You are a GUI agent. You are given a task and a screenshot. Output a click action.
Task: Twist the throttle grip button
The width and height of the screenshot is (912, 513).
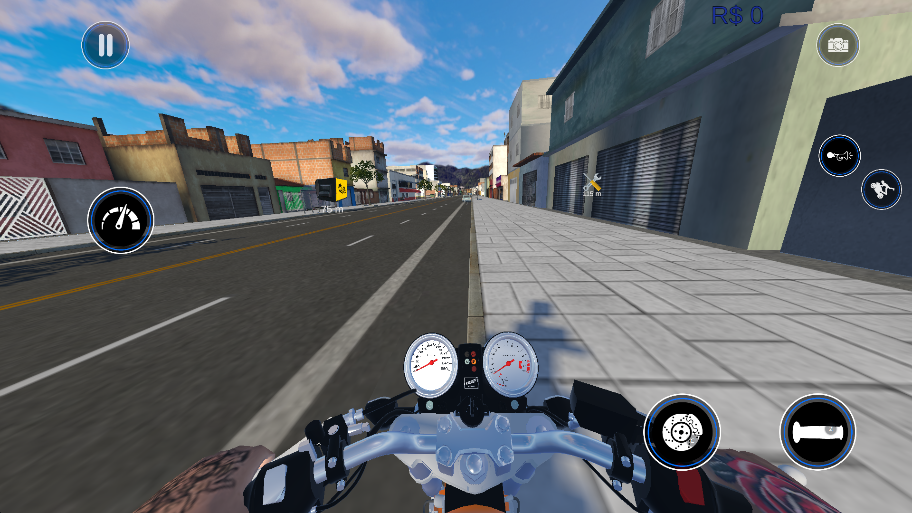[817, 431]
